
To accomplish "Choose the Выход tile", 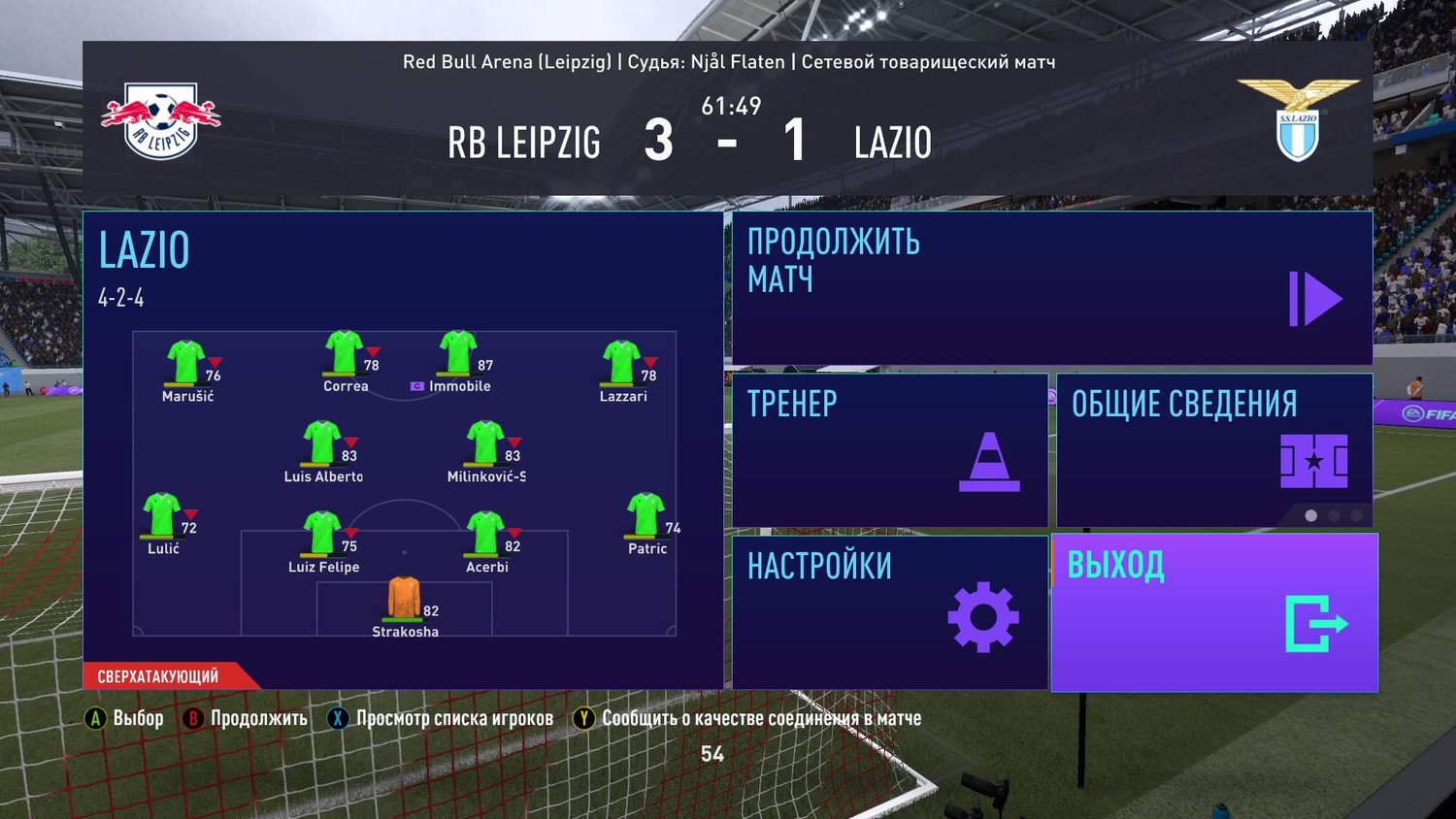I will [x=1213, y=612].
